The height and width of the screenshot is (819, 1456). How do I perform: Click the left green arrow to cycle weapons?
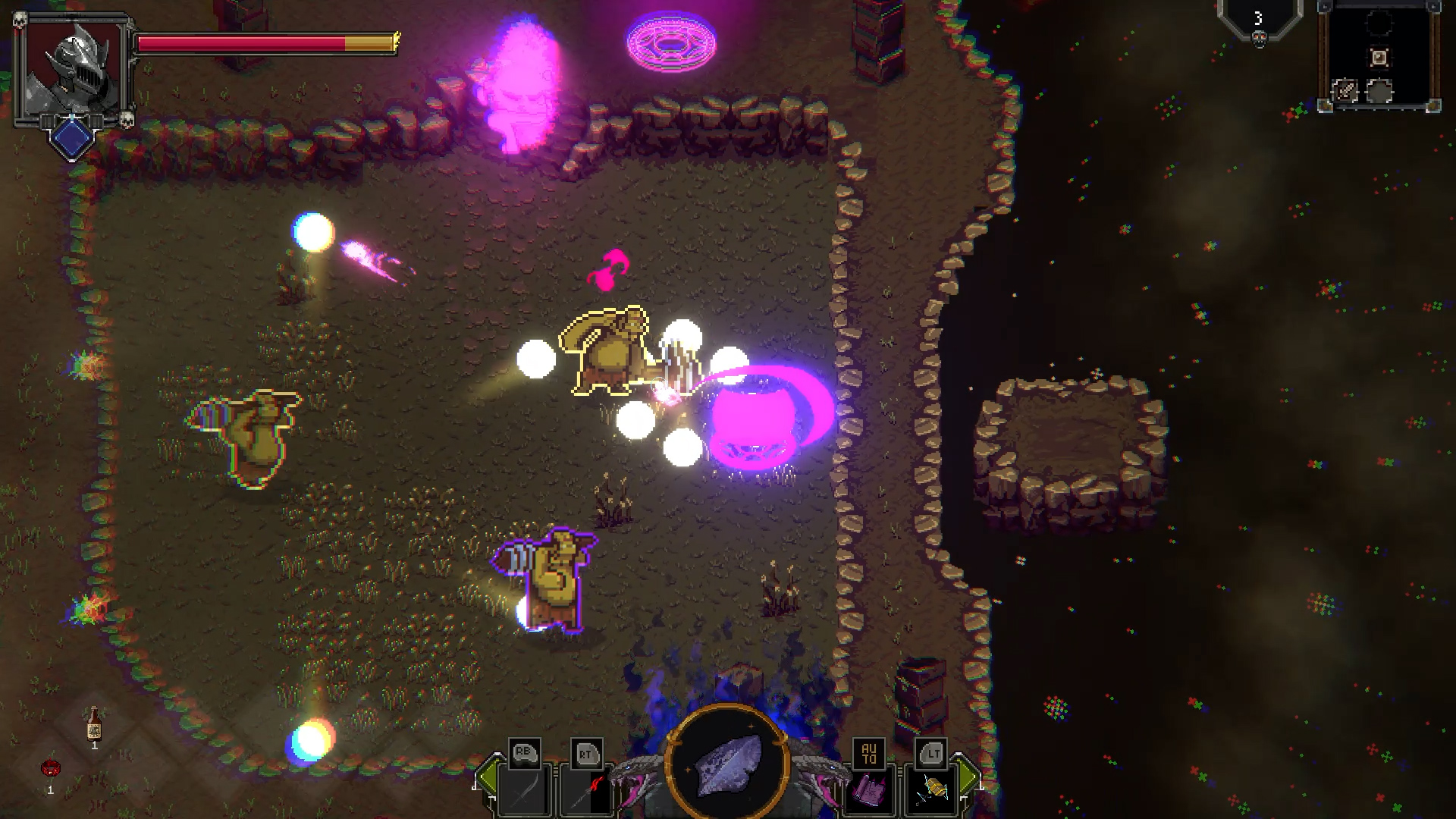coord(489,777)
